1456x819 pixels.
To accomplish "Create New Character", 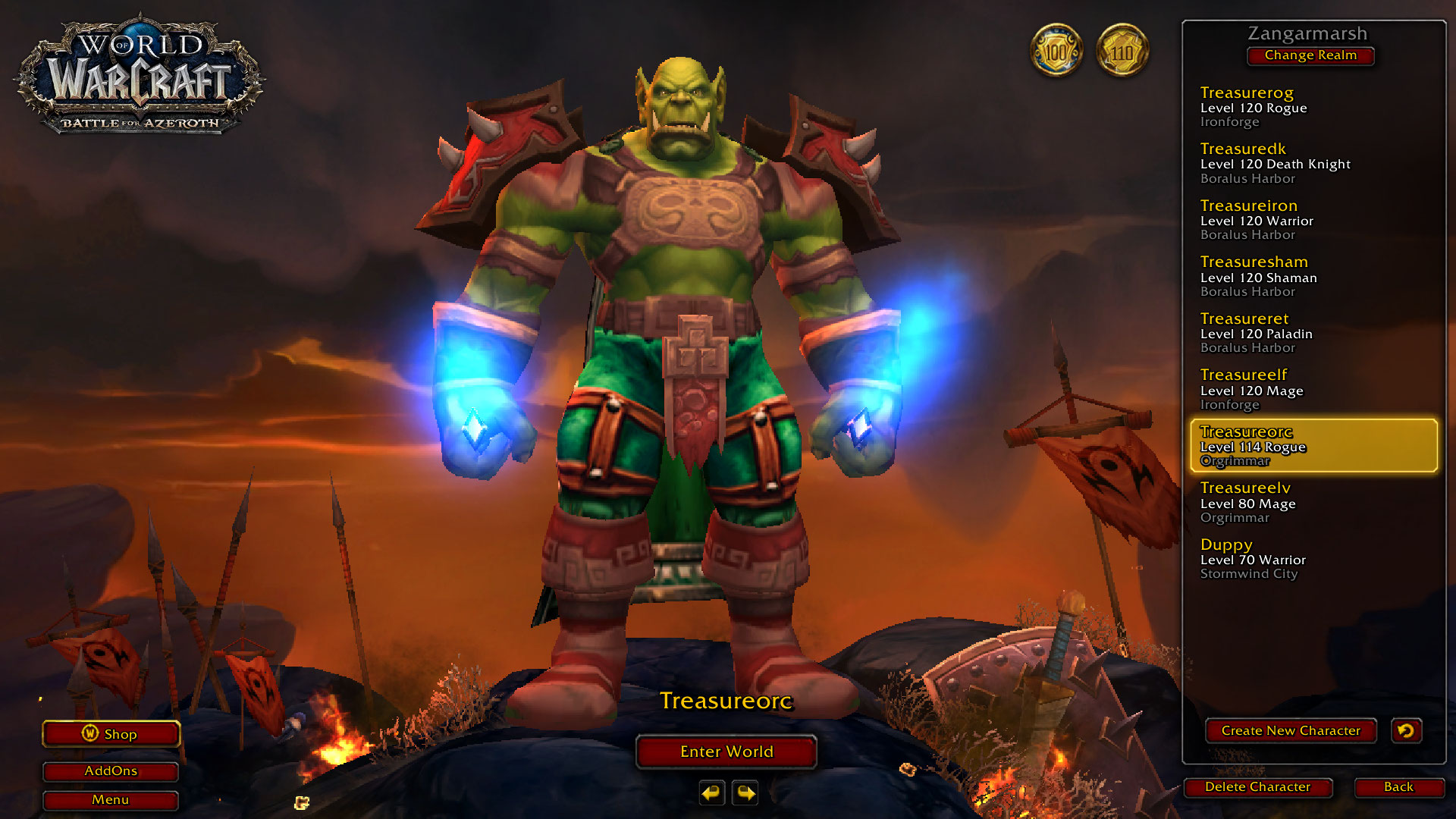I will (x=1291, y=731).
